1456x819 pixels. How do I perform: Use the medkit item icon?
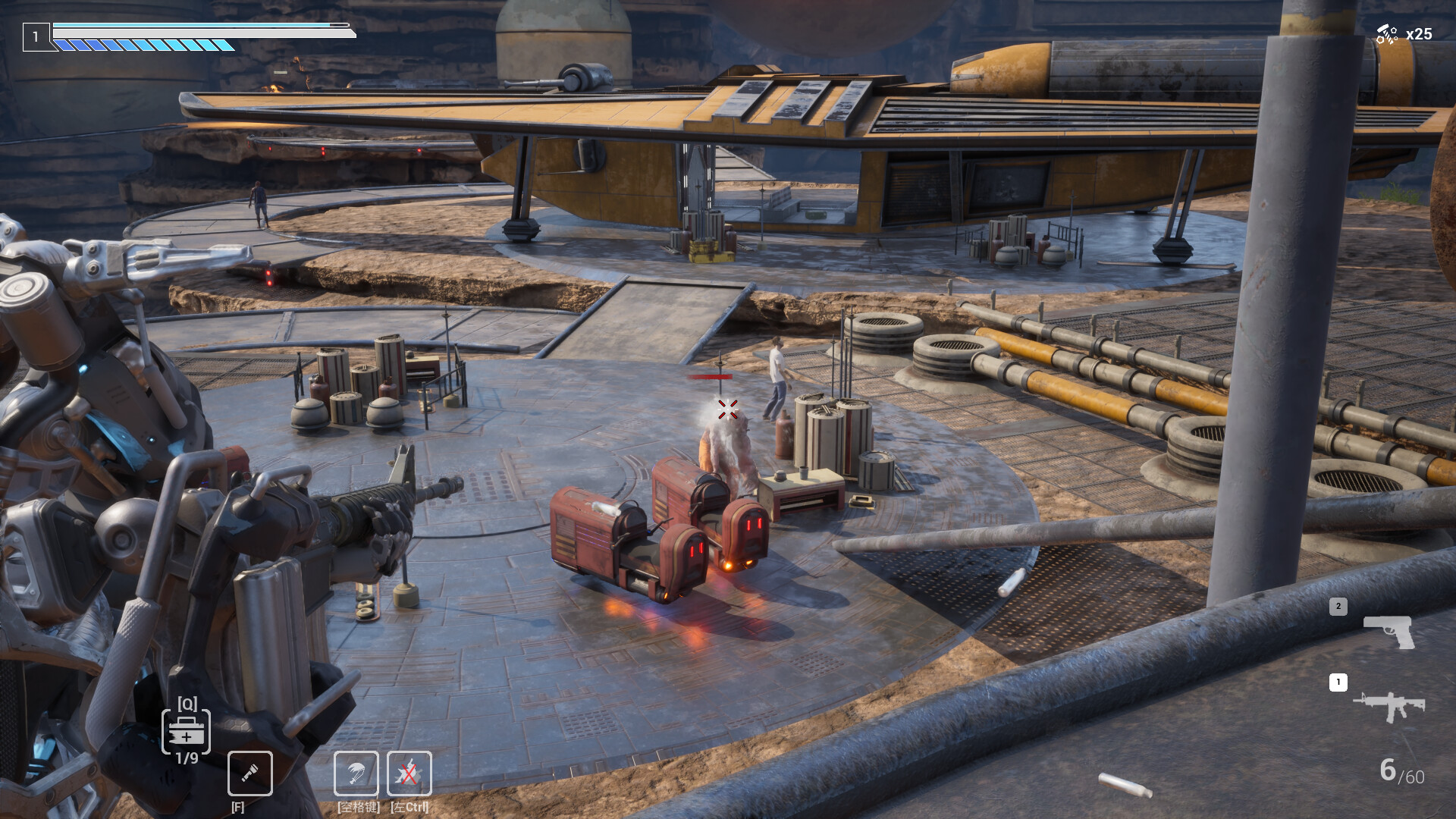tap(186, 733)
